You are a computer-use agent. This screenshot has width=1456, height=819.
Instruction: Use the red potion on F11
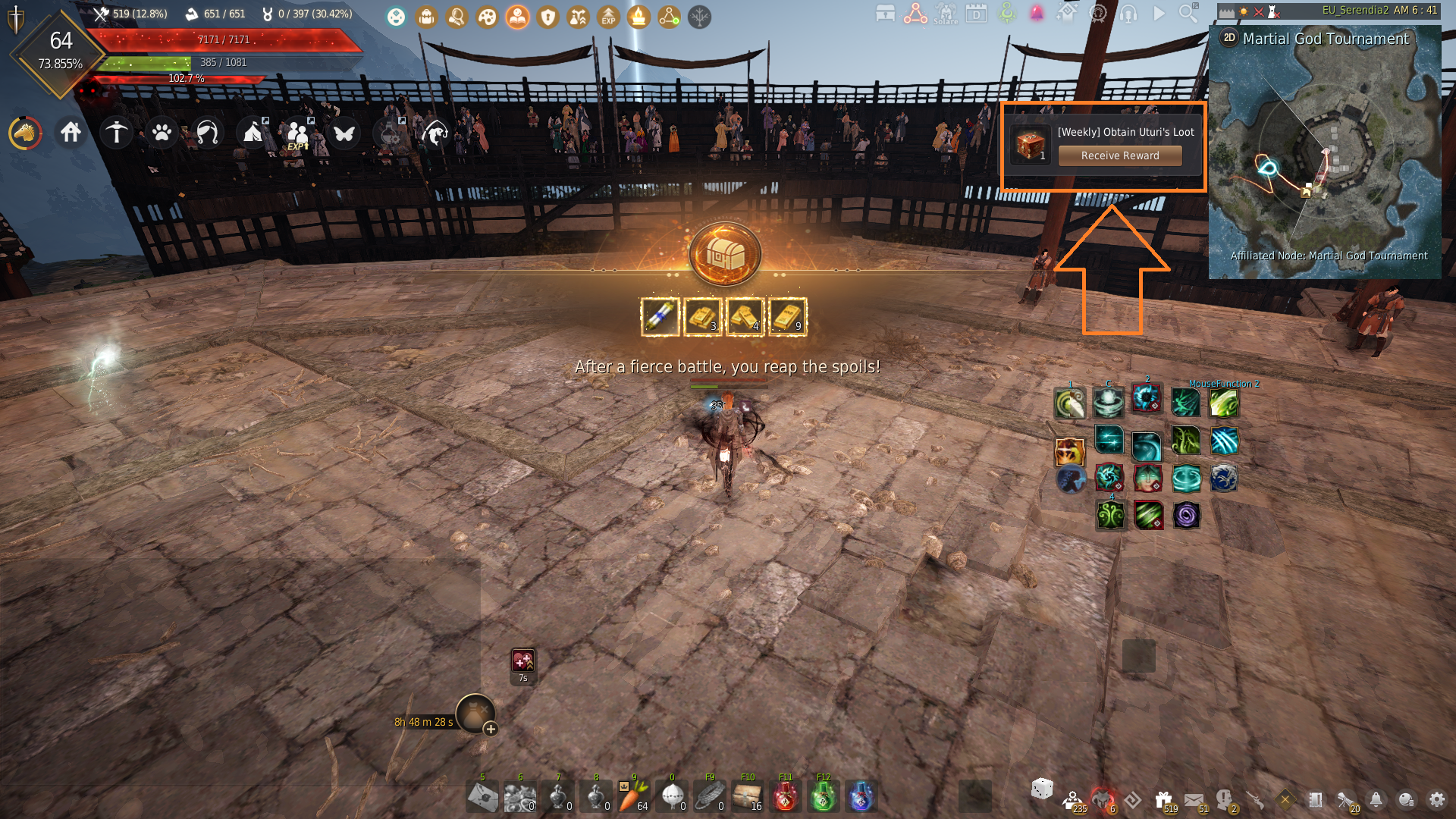coord(785,797)
